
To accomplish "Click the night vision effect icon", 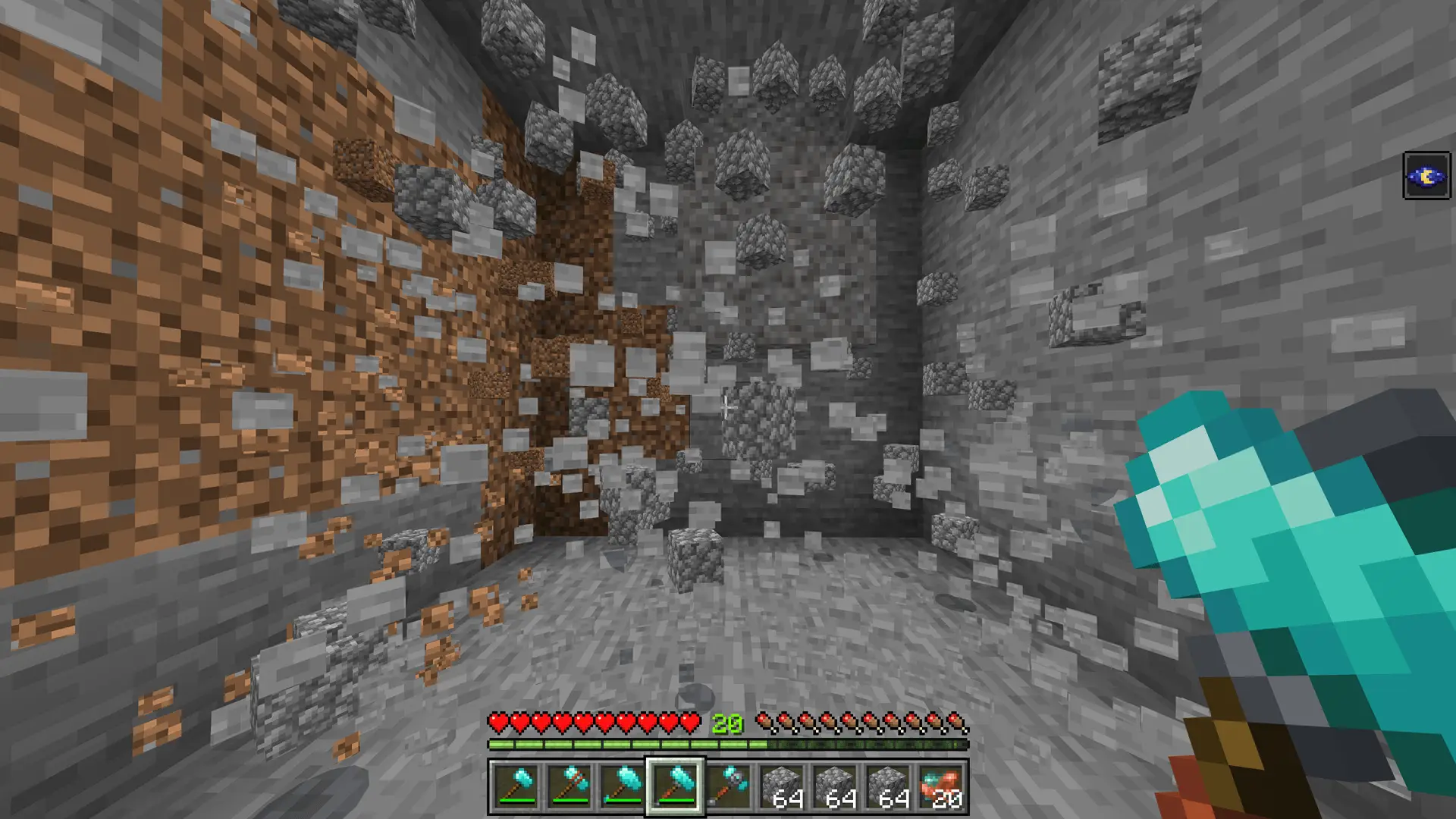I will (1426, 176).
